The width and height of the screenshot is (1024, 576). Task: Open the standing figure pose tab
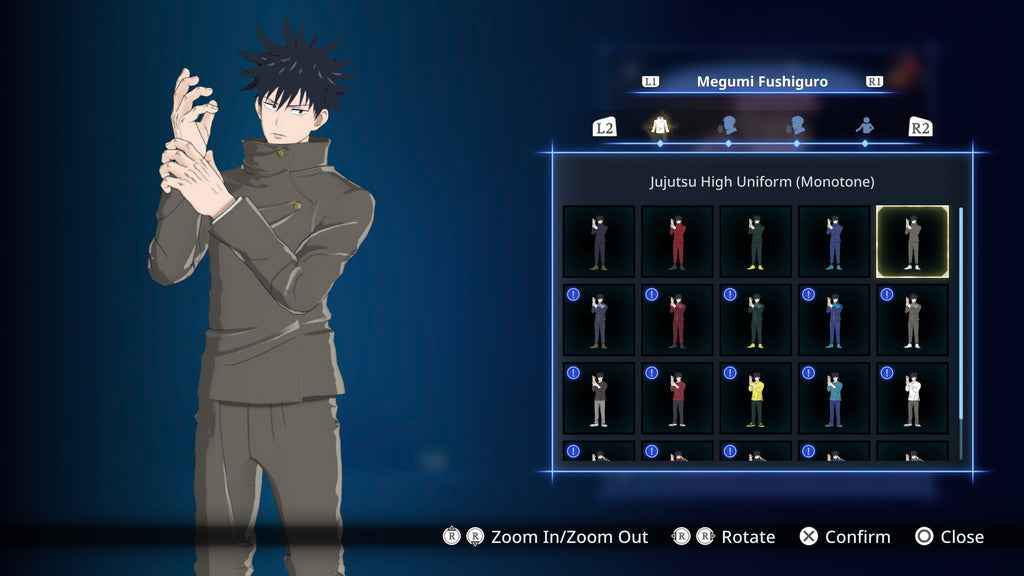[865, 126]
